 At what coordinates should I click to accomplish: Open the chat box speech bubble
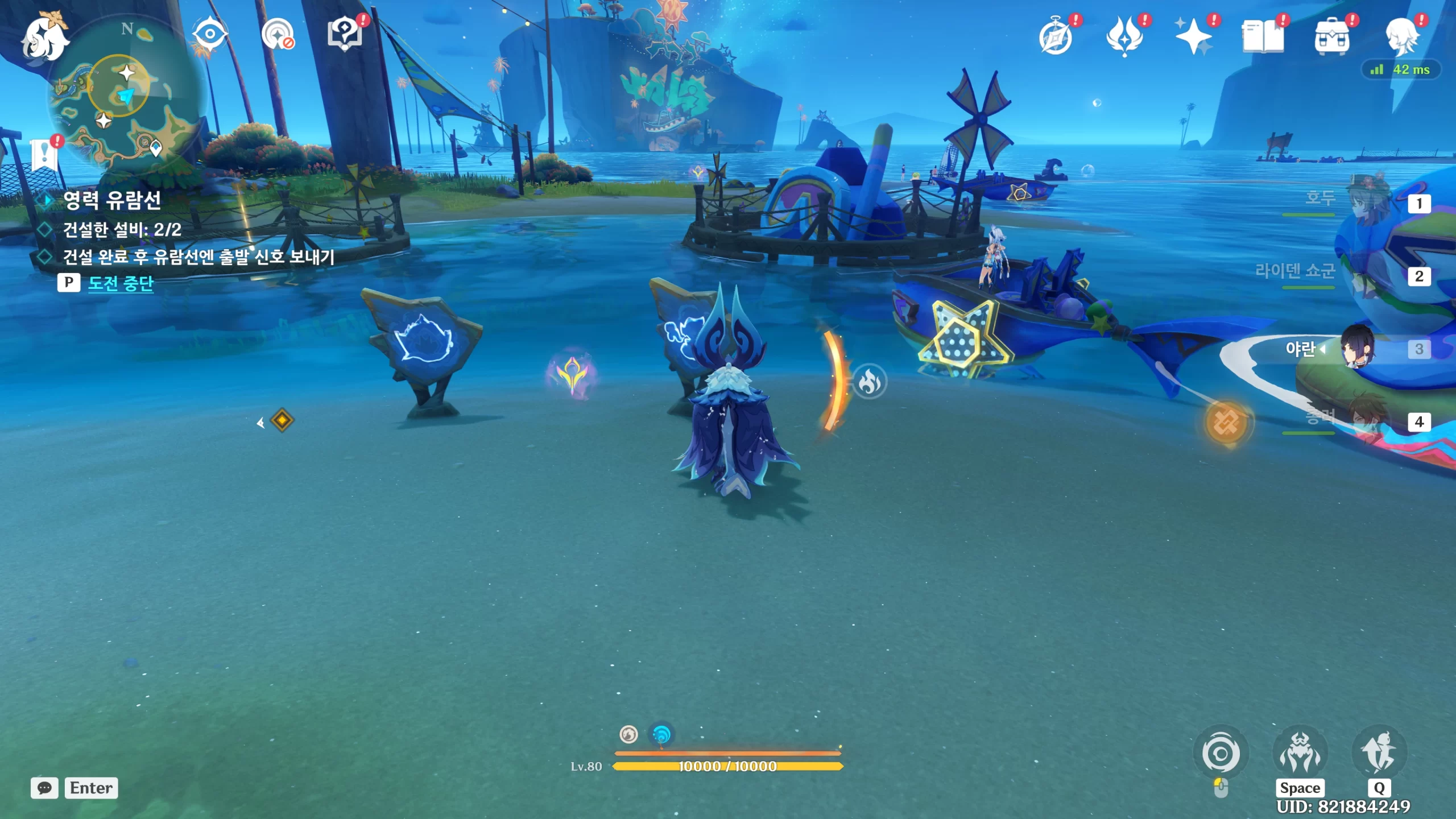pos(44,788)
